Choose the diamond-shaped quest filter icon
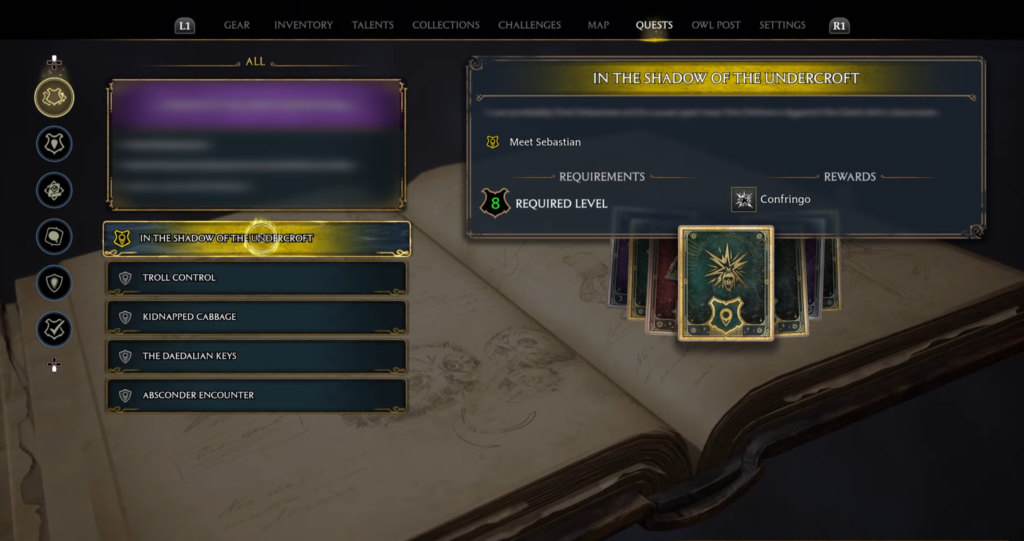 pos(54,190)
